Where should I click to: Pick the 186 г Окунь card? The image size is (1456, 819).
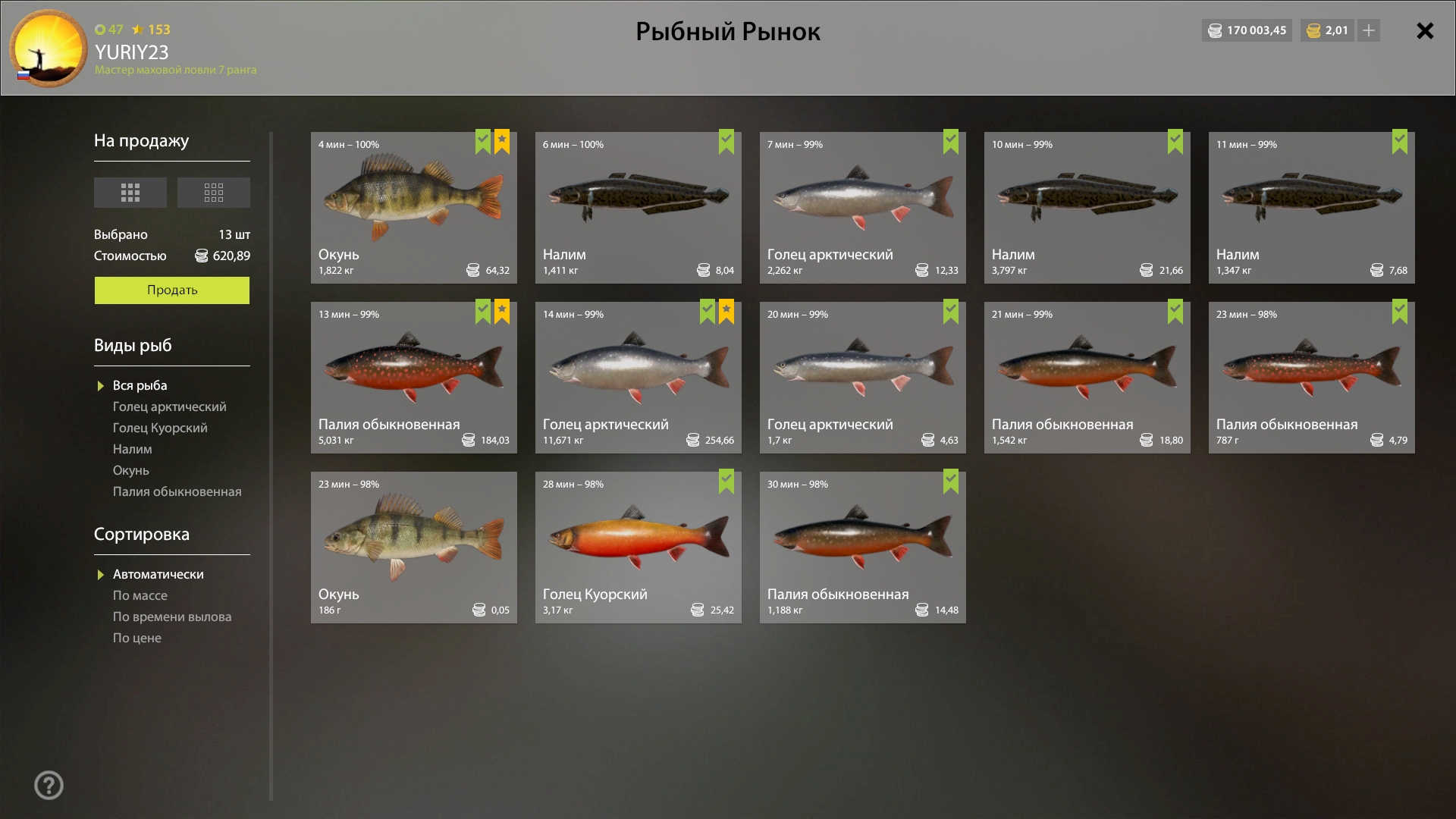pos(413,547)
